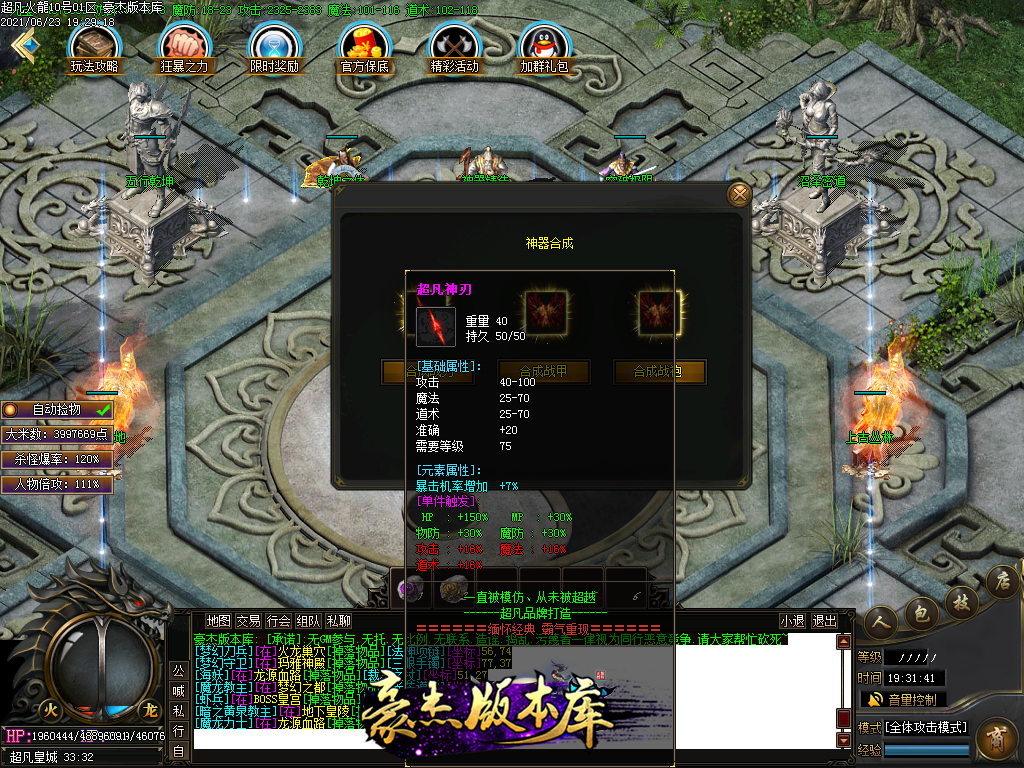Open the 行会 guild button

tap(279, 621)
